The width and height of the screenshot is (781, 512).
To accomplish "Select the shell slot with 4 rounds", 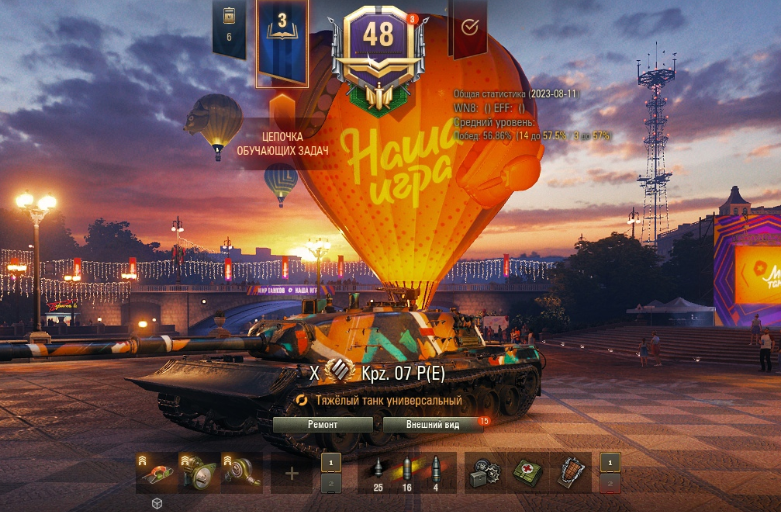I will pyautogui.click(x=435, y=473).
